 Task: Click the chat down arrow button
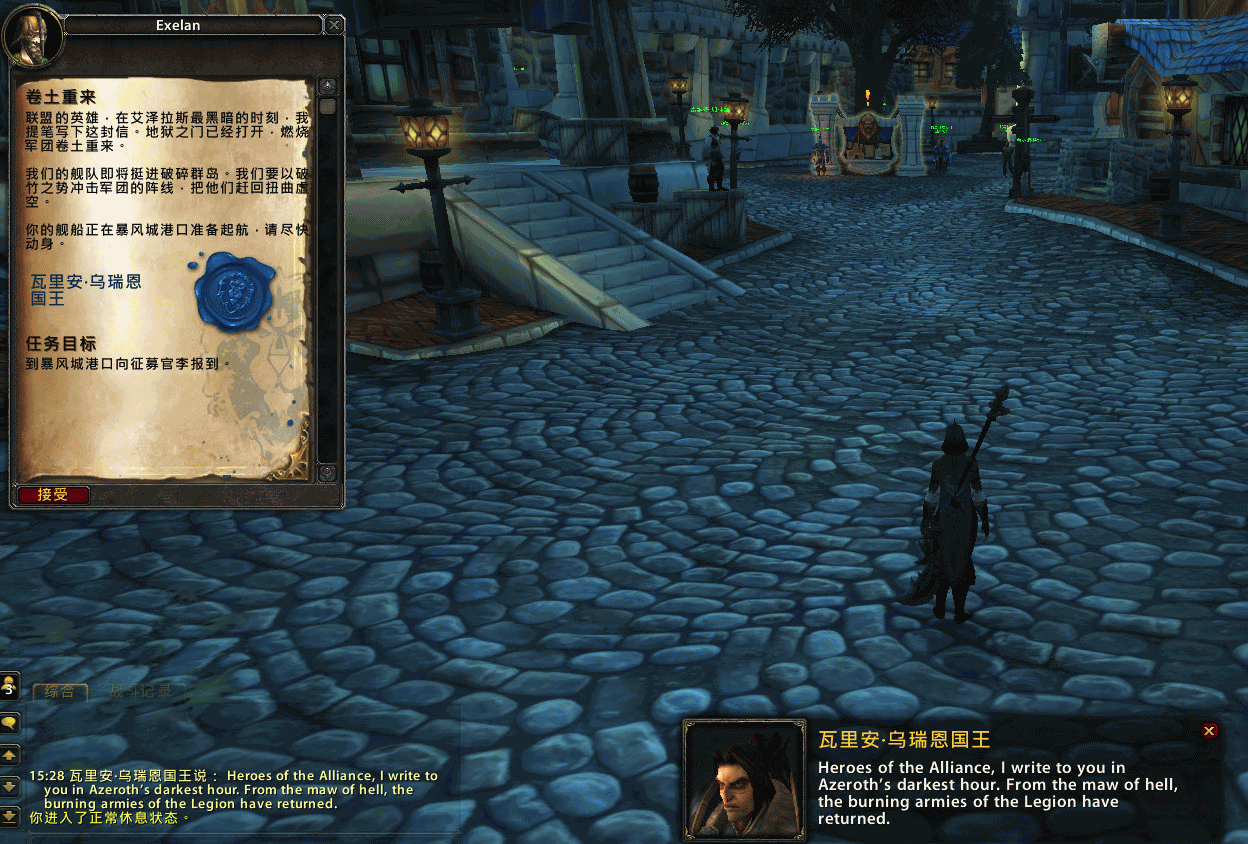10,786
